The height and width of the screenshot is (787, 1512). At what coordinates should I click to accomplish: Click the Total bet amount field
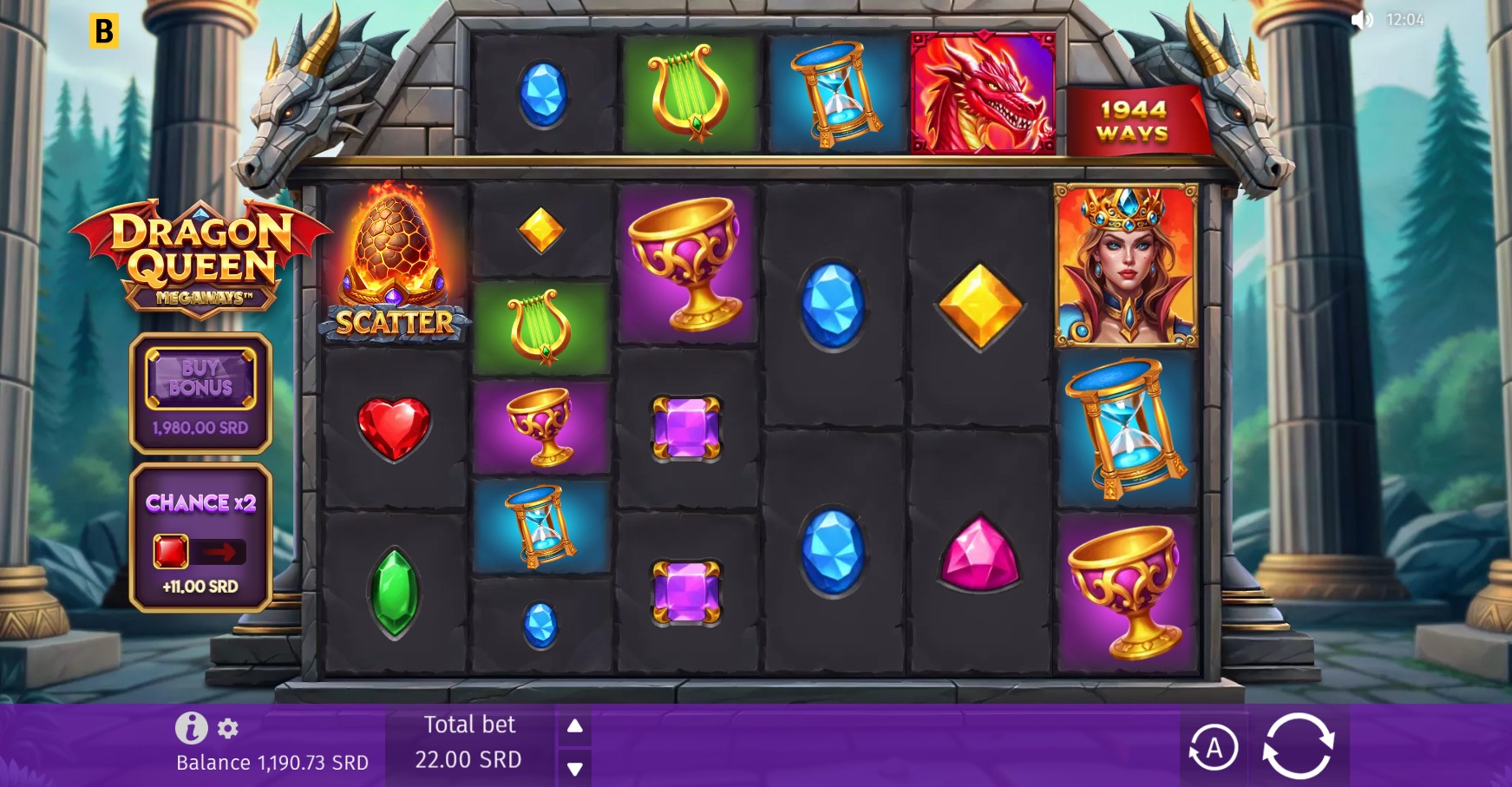pos(469,758)
